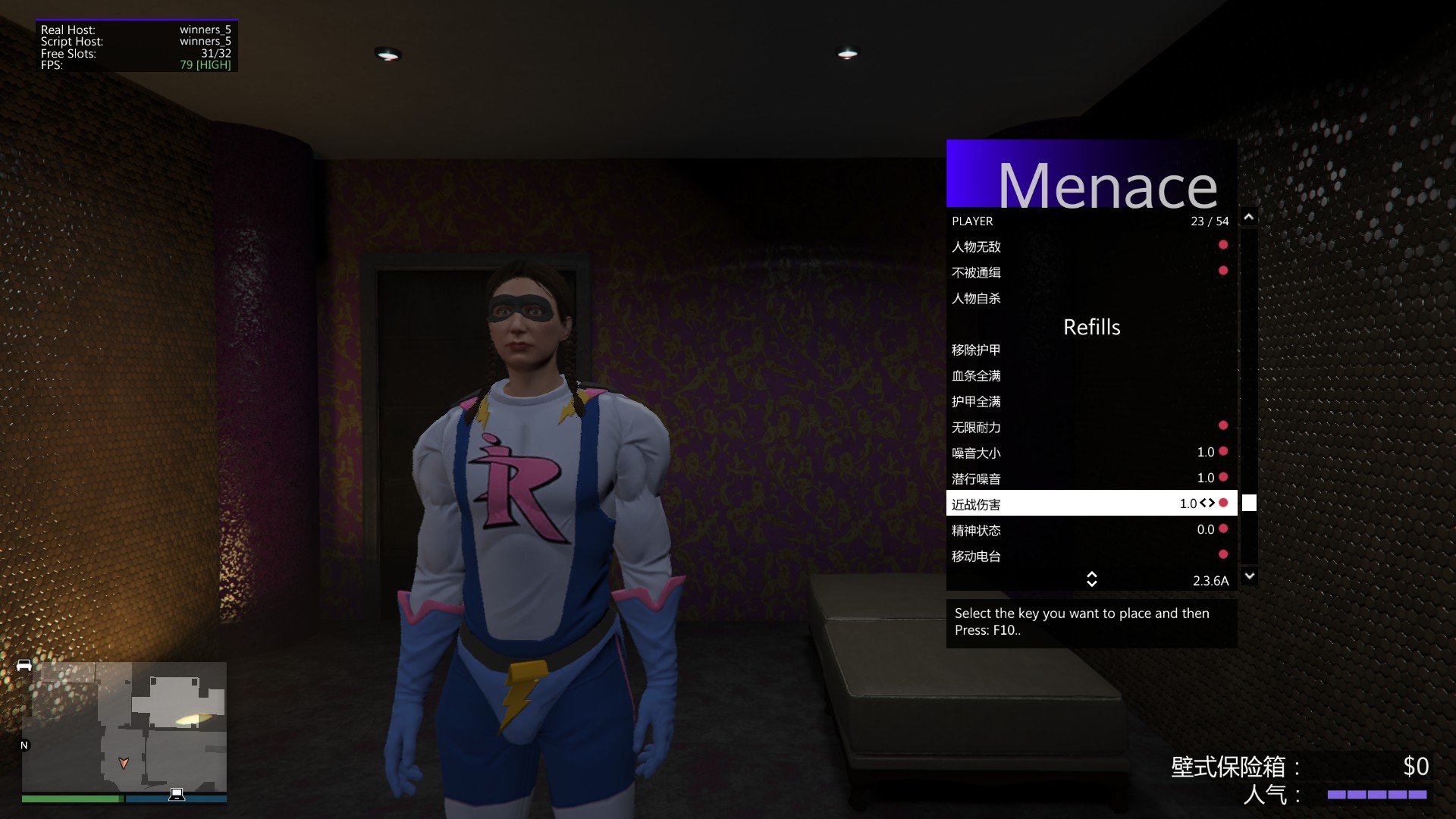Toggle the 无限耐力 option

(x=1090, y=427)
